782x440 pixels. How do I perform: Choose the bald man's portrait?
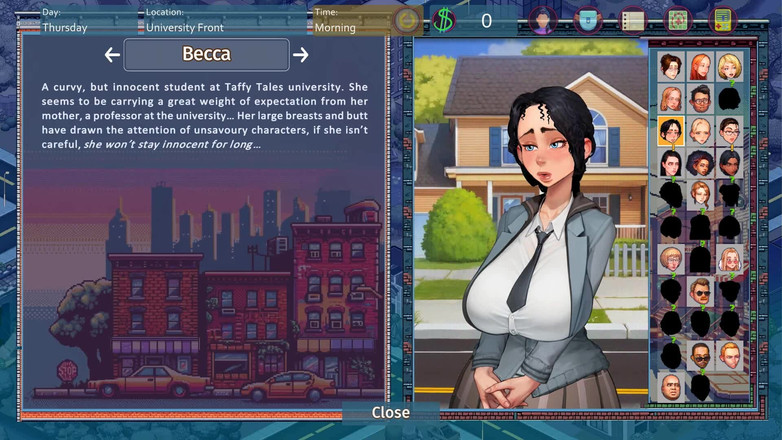point(671,386)
